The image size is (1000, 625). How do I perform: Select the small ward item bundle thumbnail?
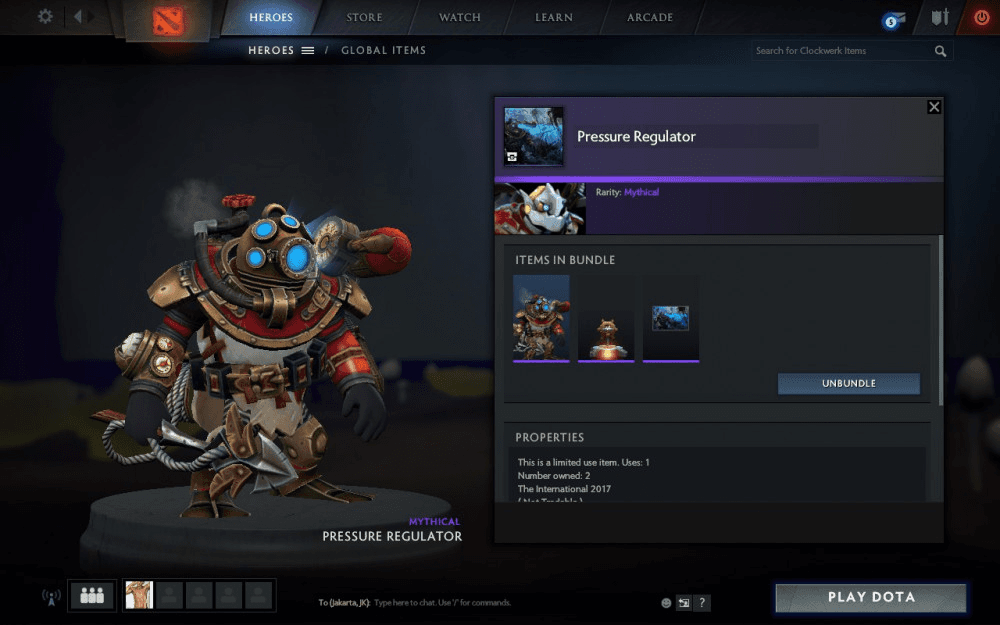coord(606,318)
